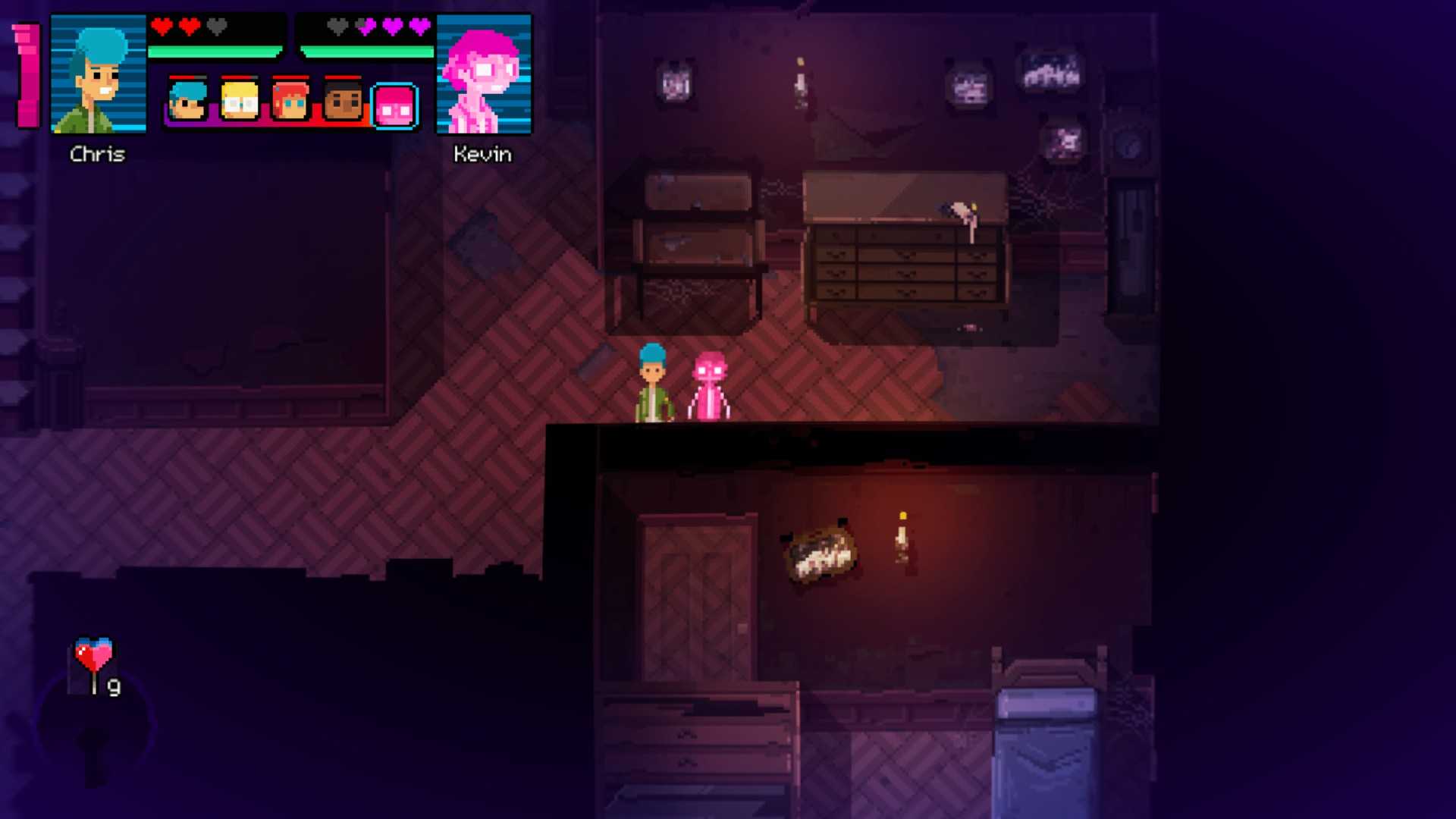Select Chris's large portrait
The image size is (1456, 819).
[x=98, y=74]
